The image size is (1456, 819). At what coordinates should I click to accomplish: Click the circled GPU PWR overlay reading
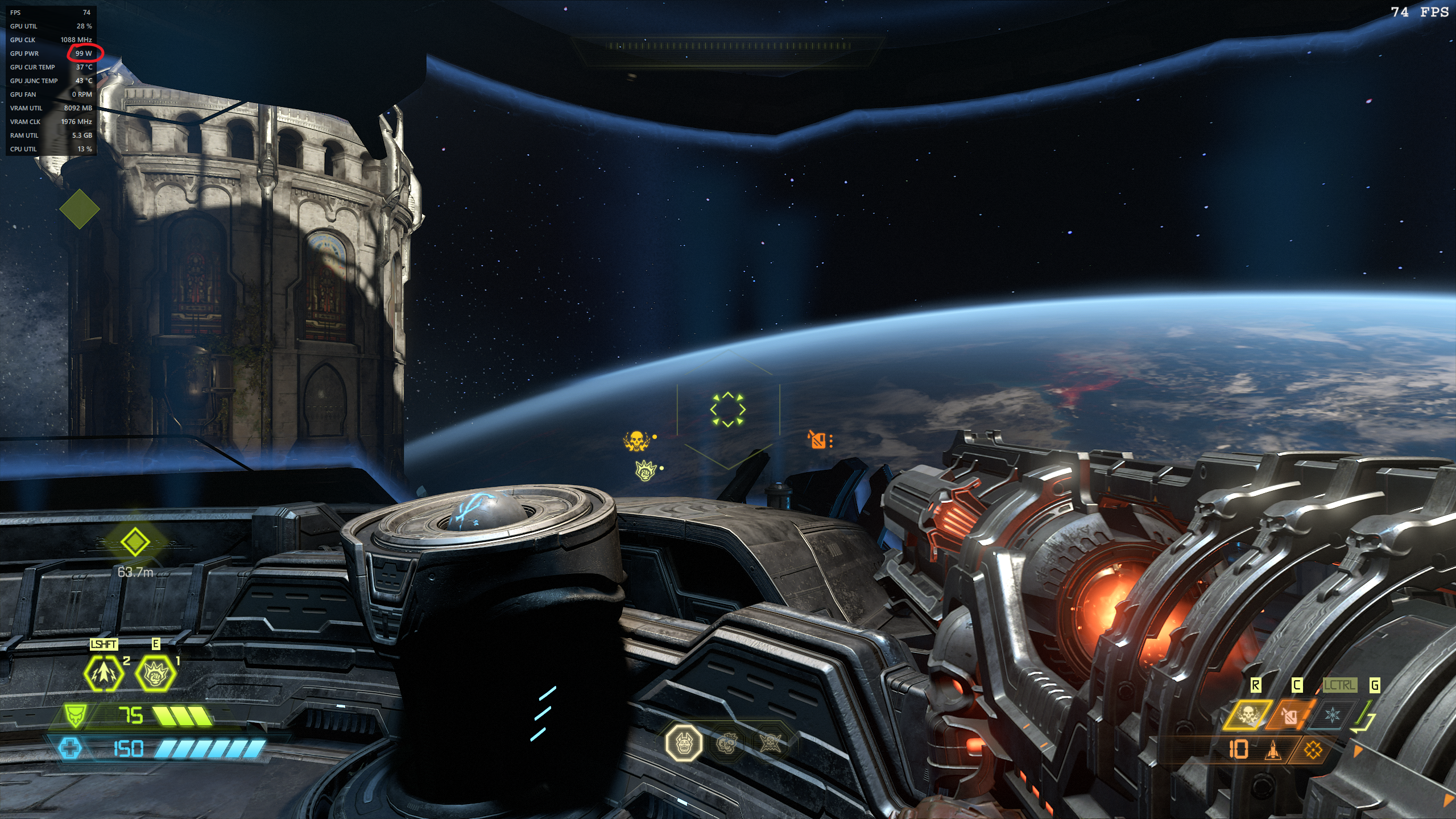(x=84, y=53)
